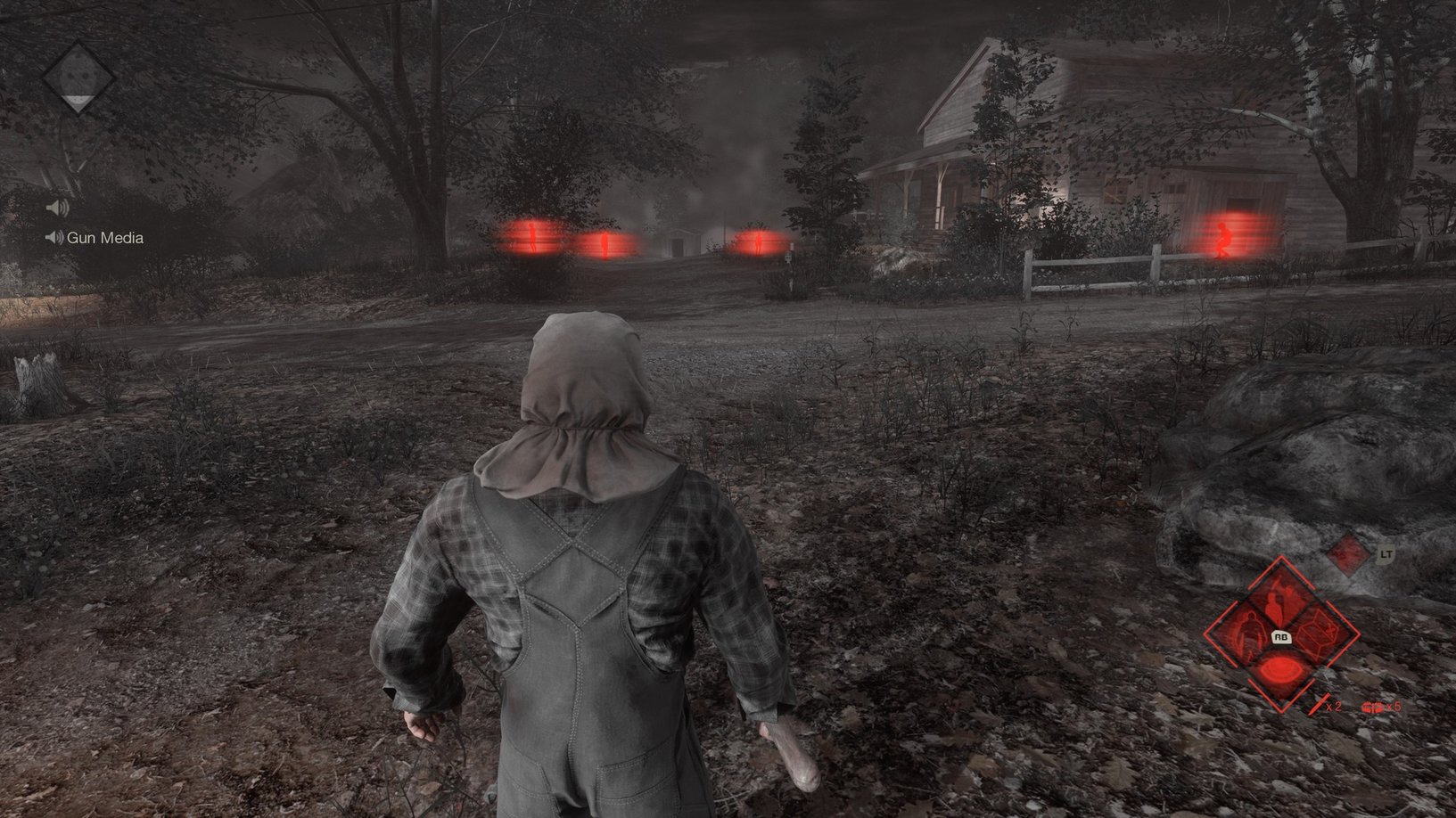Click the small red LT trap slot diamond
The height and width of the screenshot is (818, 1456).
tap(1346, 557)
